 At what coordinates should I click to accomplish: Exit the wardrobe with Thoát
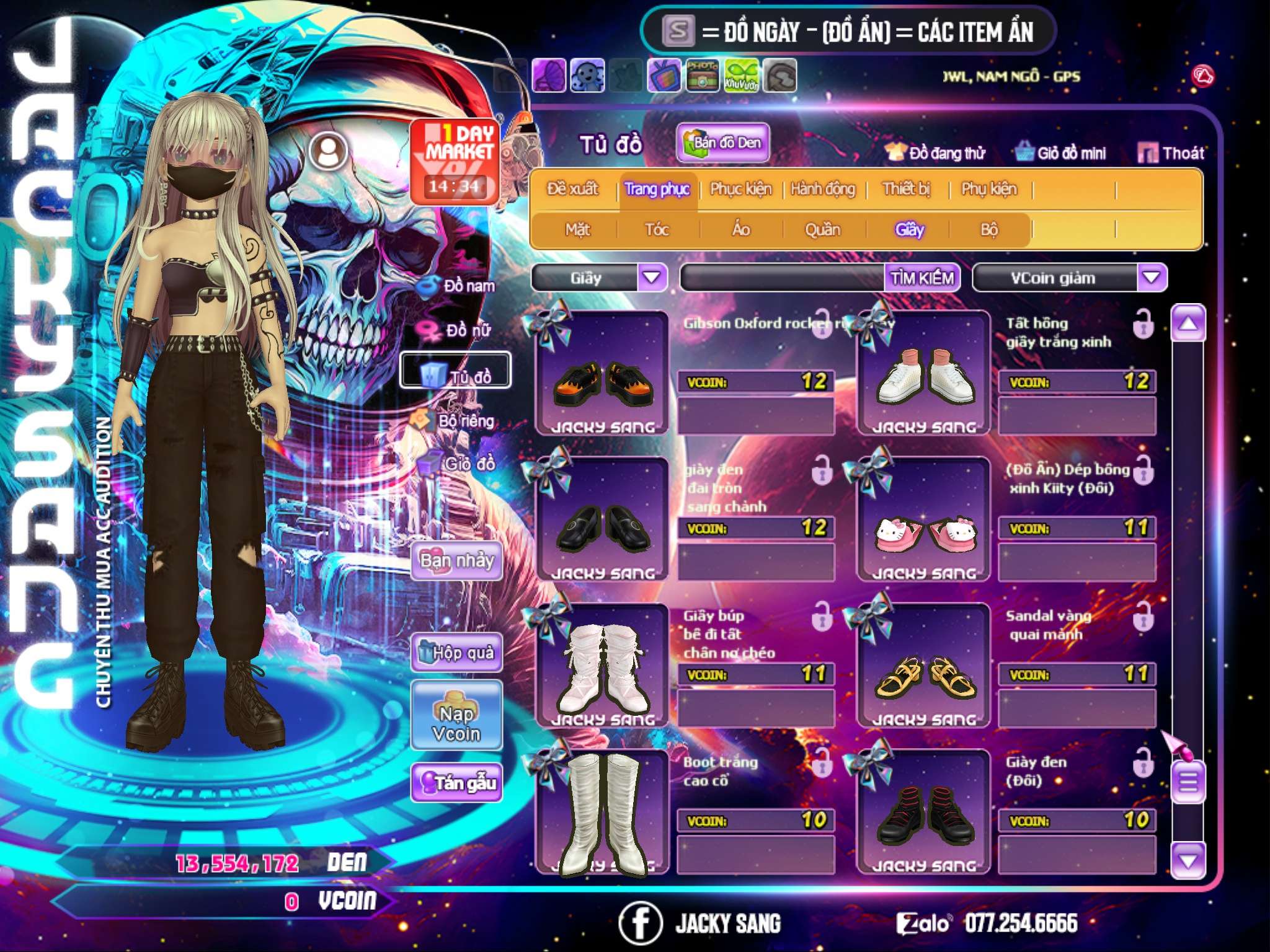pos(1171,153)
